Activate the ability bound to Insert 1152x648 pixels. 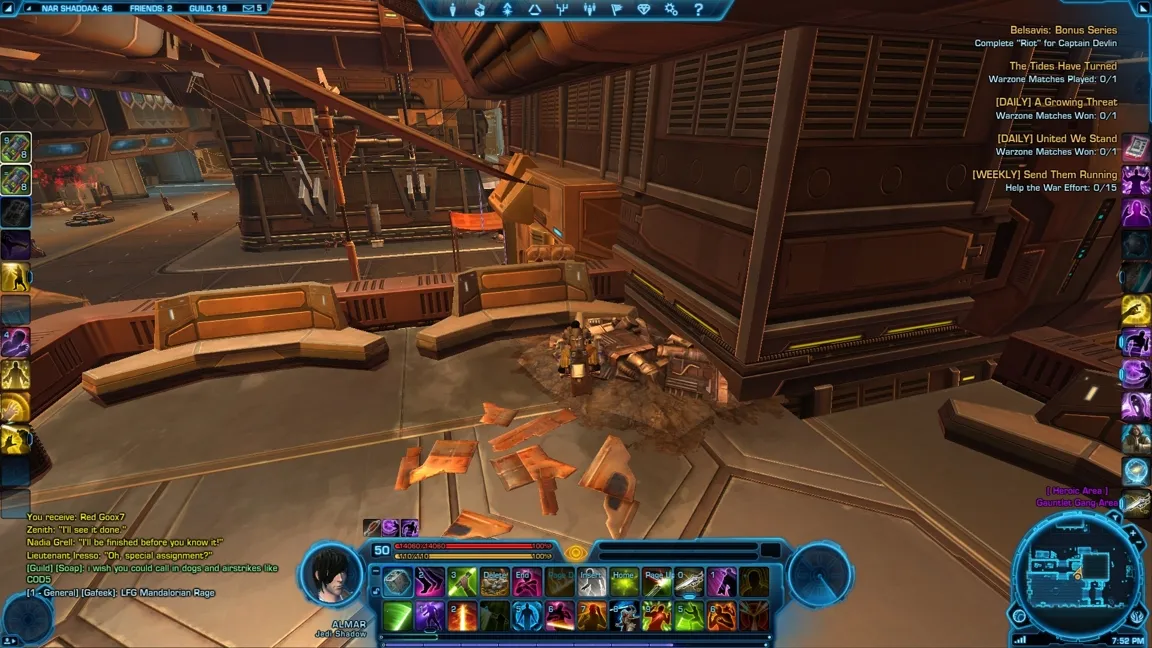pos(592,582)
